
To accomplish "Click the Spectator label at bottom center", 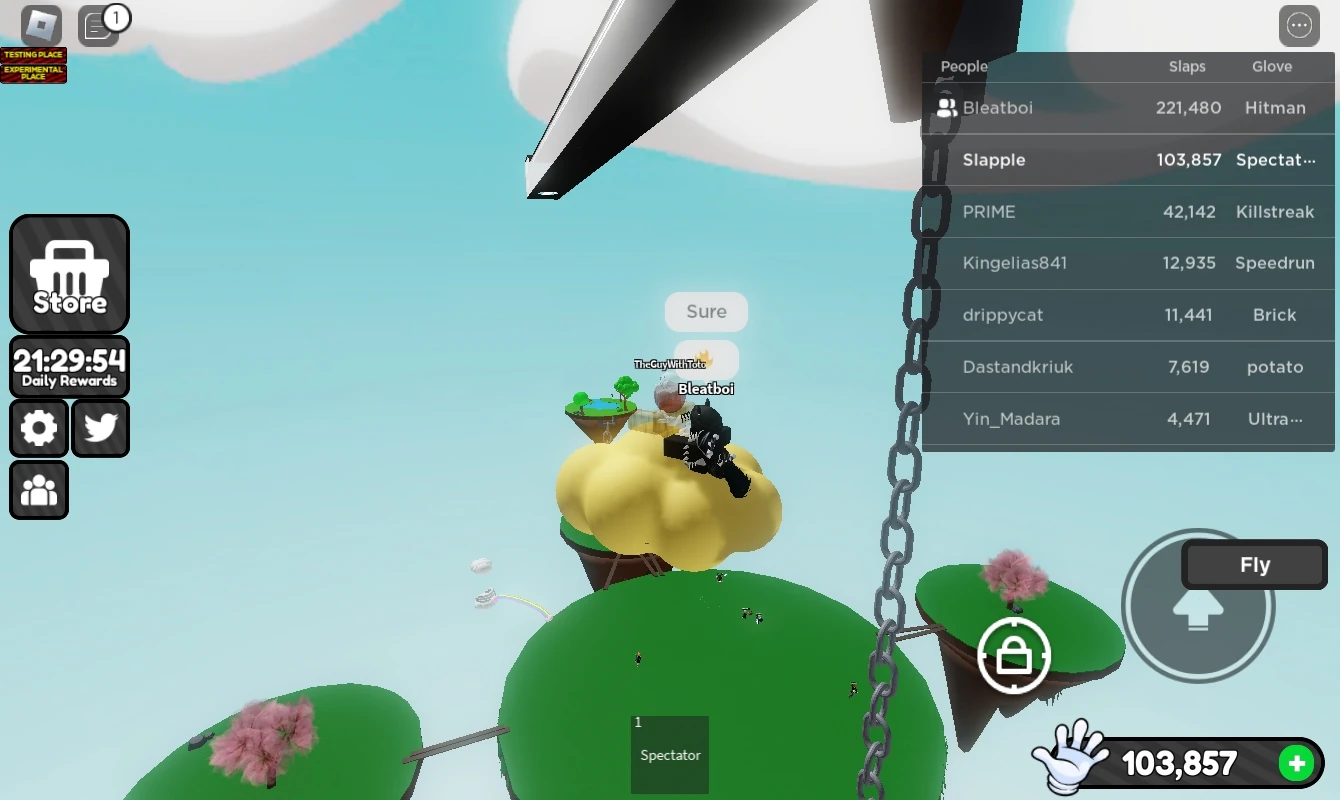I will [x=669, y=756].
